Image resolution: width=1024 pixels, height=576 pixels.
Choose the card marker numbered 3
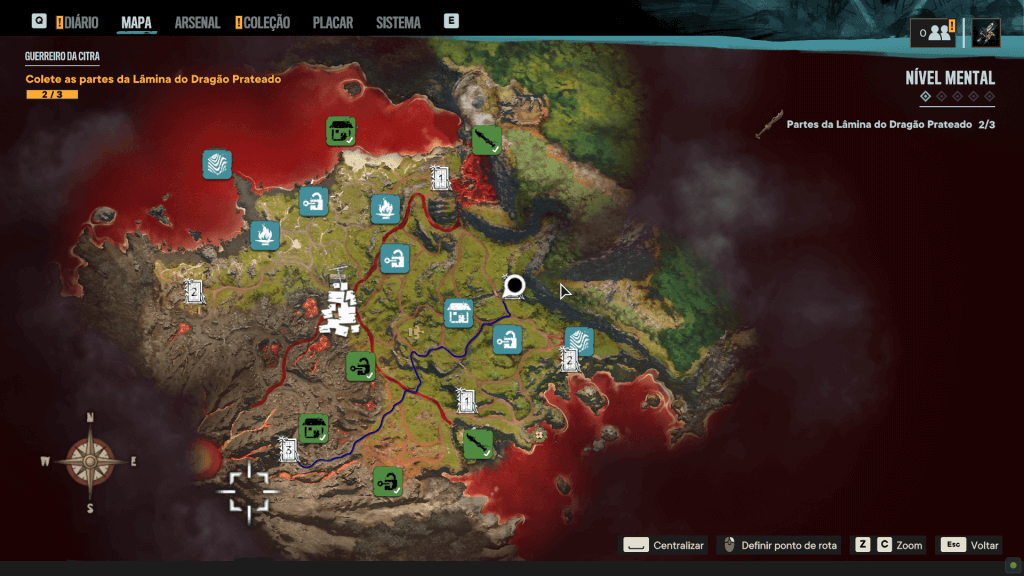coord(288,450)
